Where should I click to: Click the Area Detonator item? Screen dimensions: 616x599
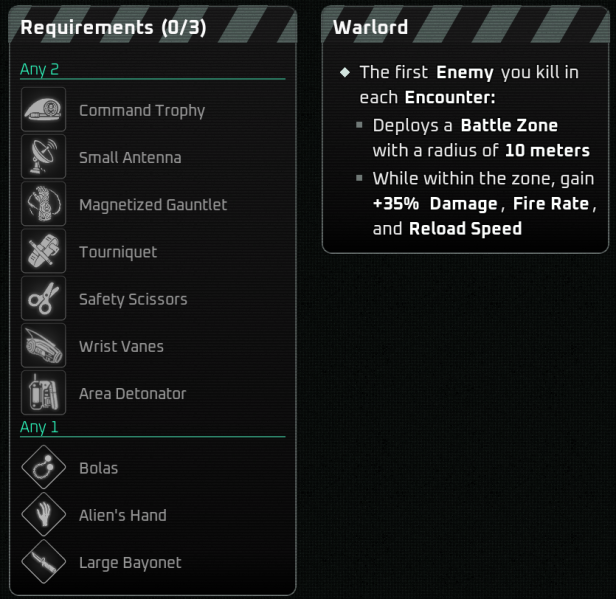pos(132,393)
